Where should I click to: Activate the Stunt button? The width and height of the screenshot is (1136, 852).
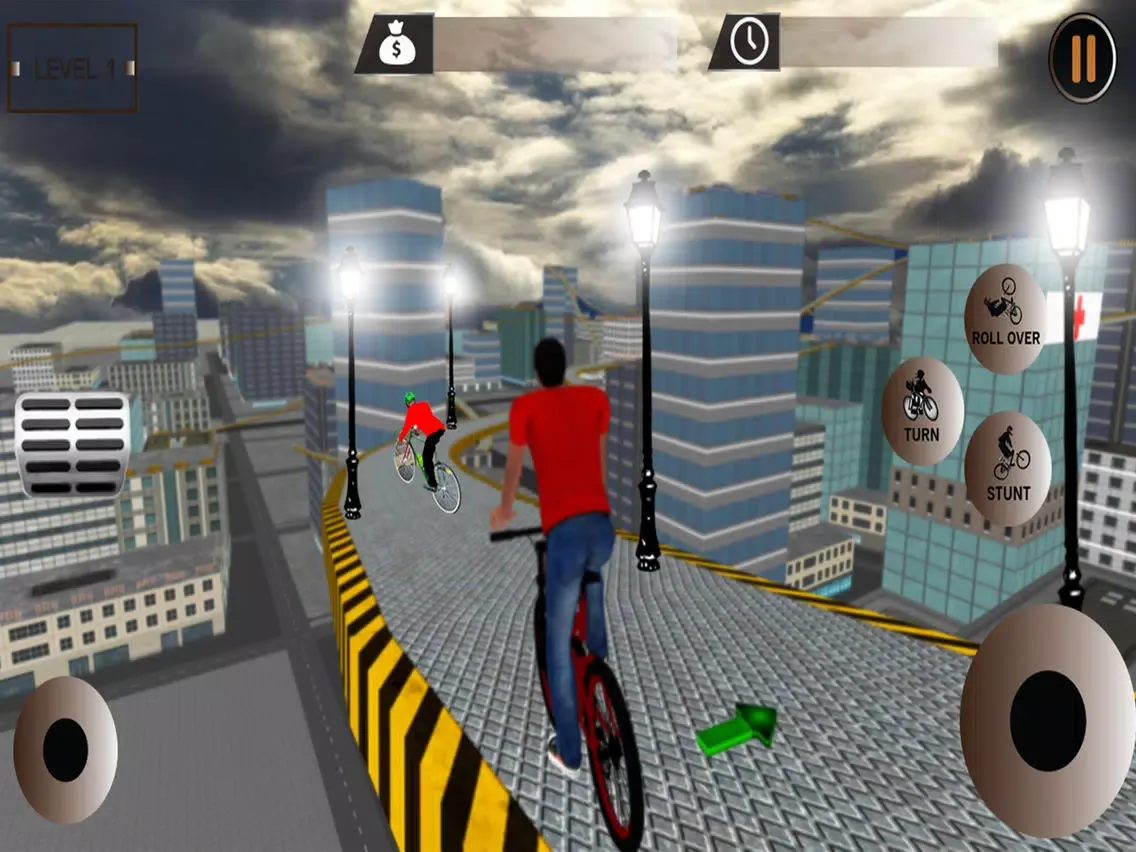pos(1008,468)
